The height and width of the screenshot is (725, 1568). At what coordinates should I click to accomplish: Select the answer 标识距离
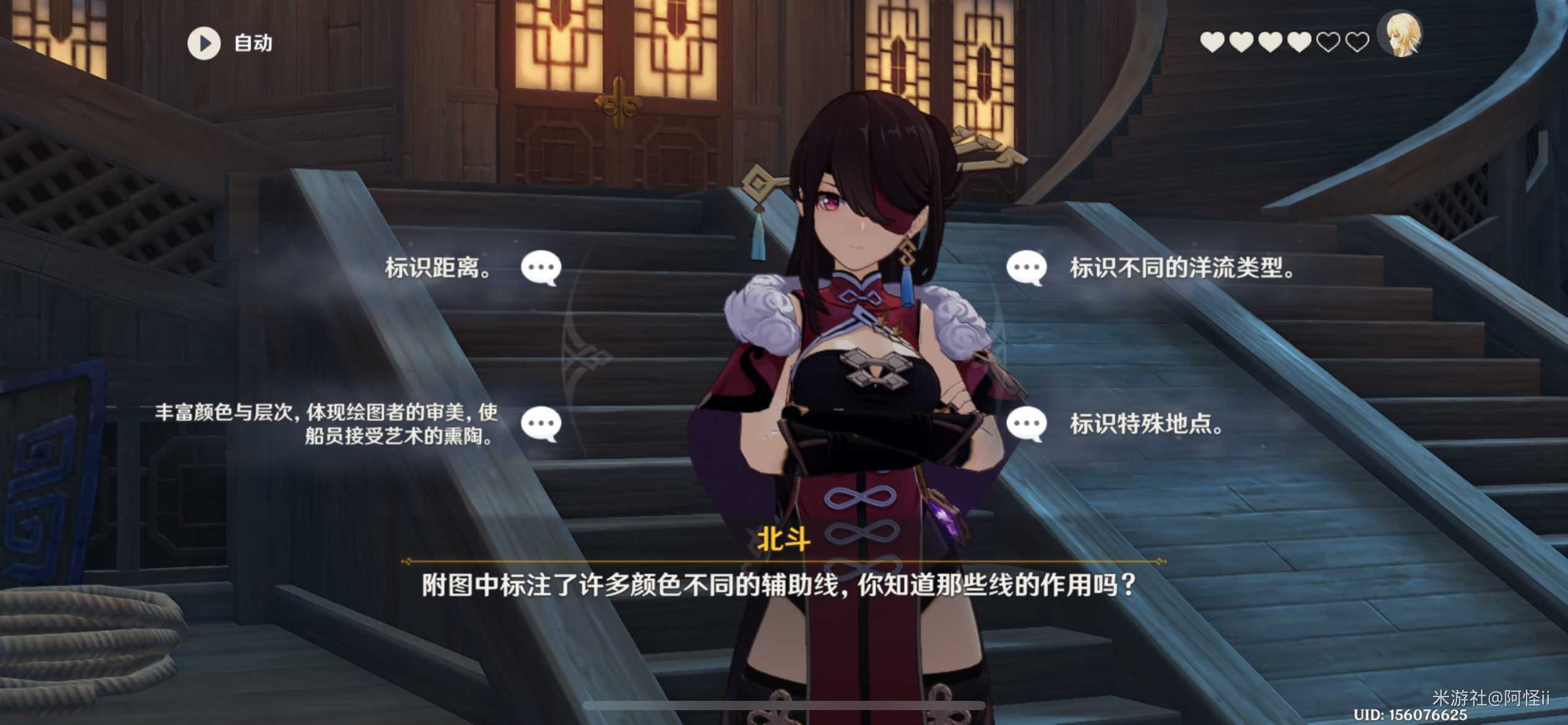438,266
